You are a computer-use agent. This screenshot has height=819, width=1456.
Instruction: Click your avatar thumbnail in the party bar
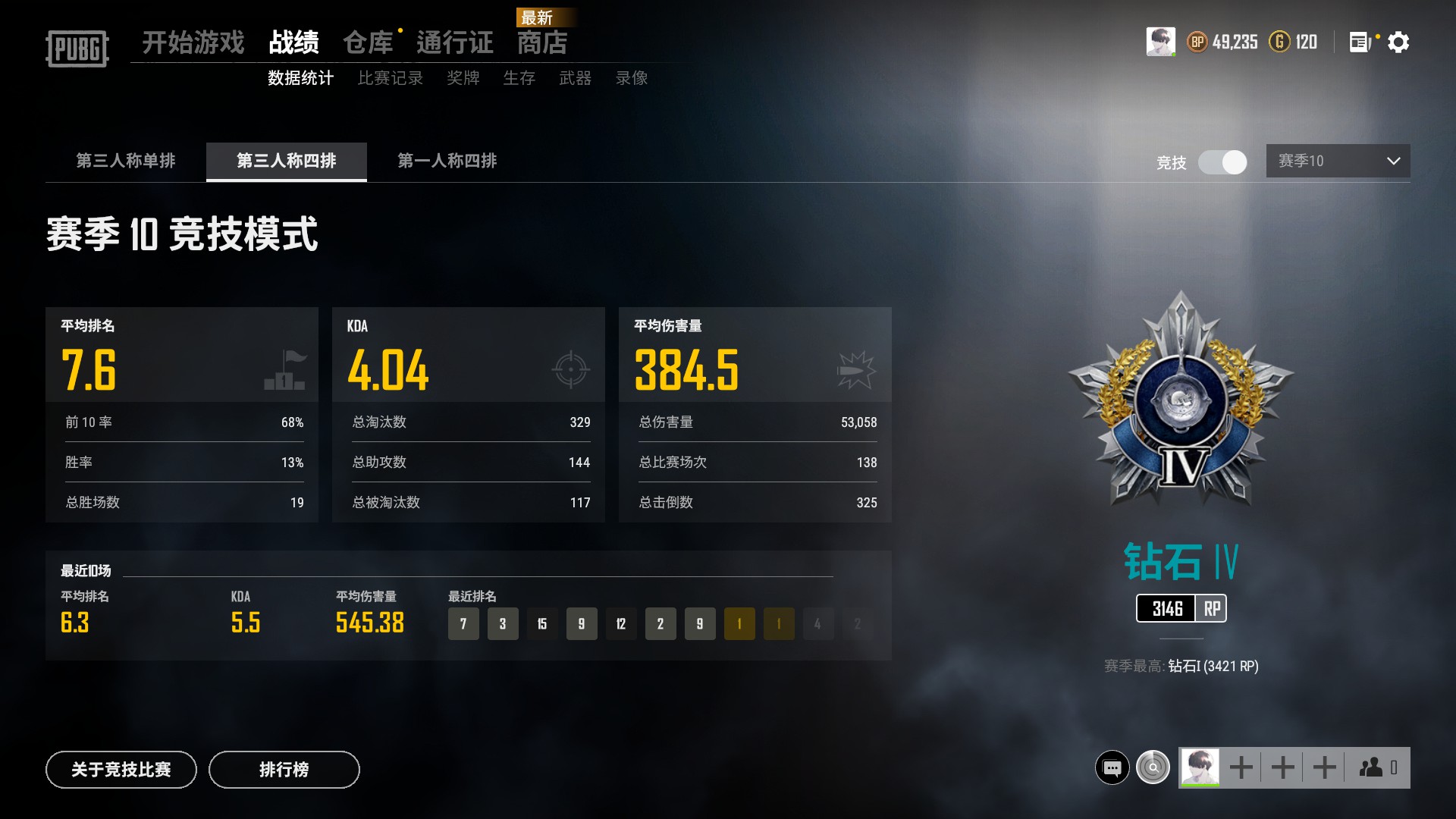[x=1199, y=766]
